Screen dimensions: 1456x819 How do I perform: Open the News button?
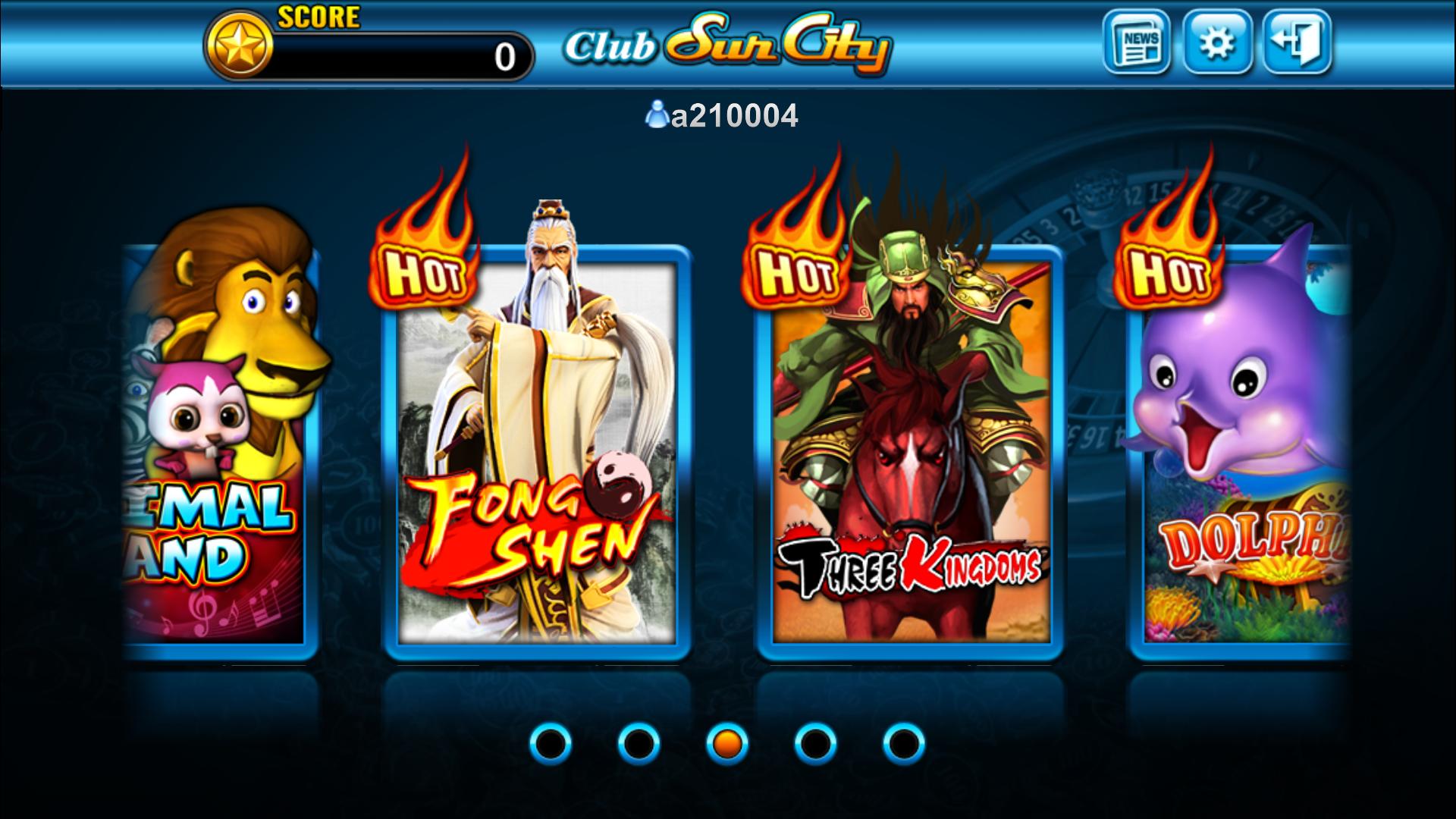(1135, 42)
